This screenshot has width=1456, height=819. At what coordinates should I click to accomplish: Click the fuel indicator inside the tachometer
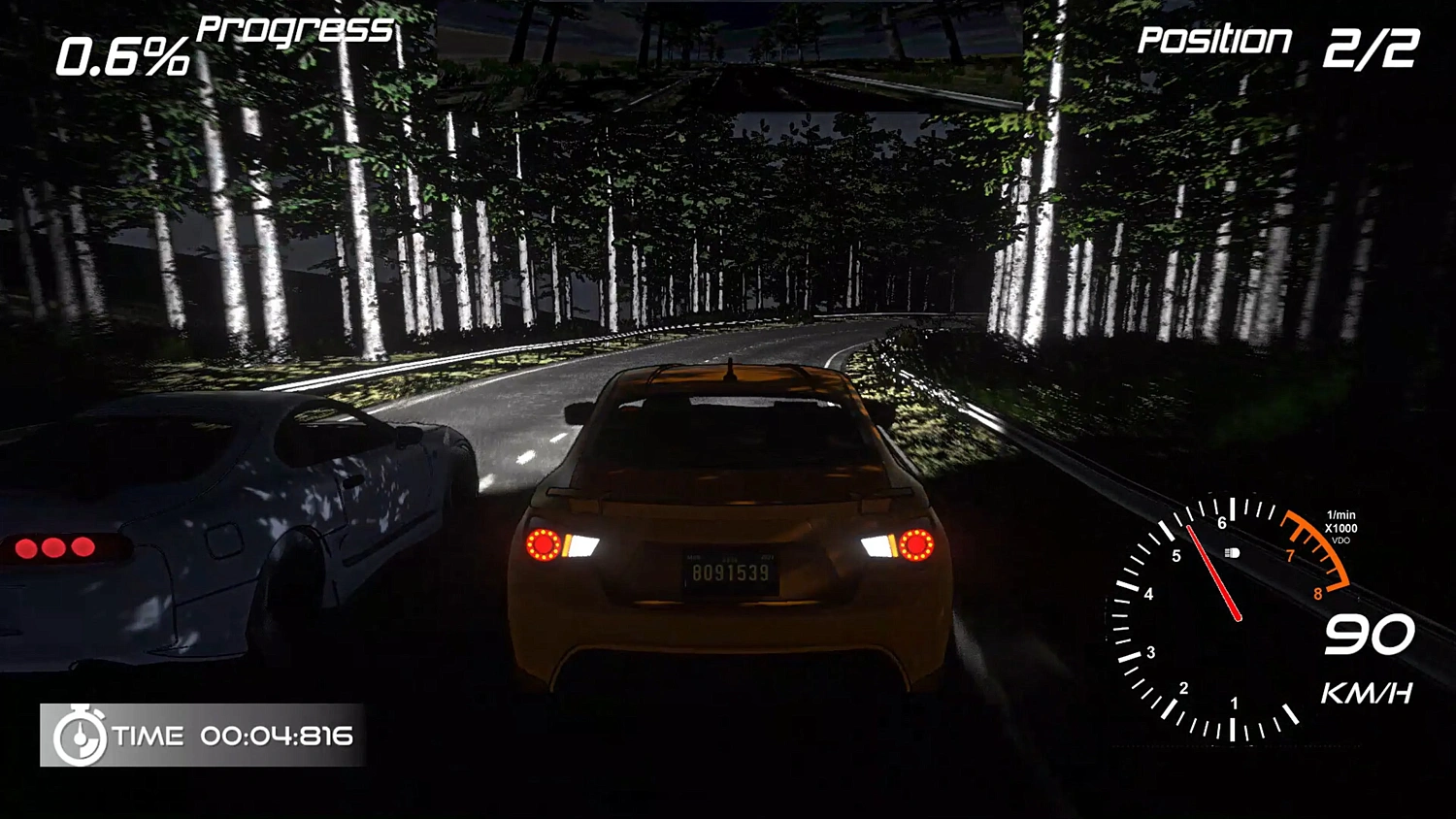coord(1233,551)
